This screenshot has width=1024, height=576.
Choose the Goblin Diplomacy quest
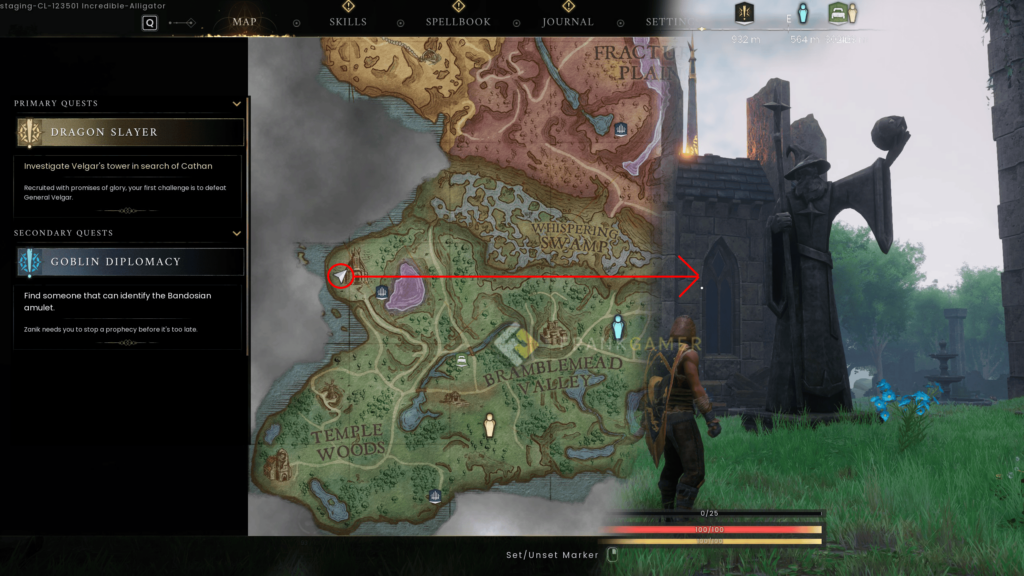point(130,262)
